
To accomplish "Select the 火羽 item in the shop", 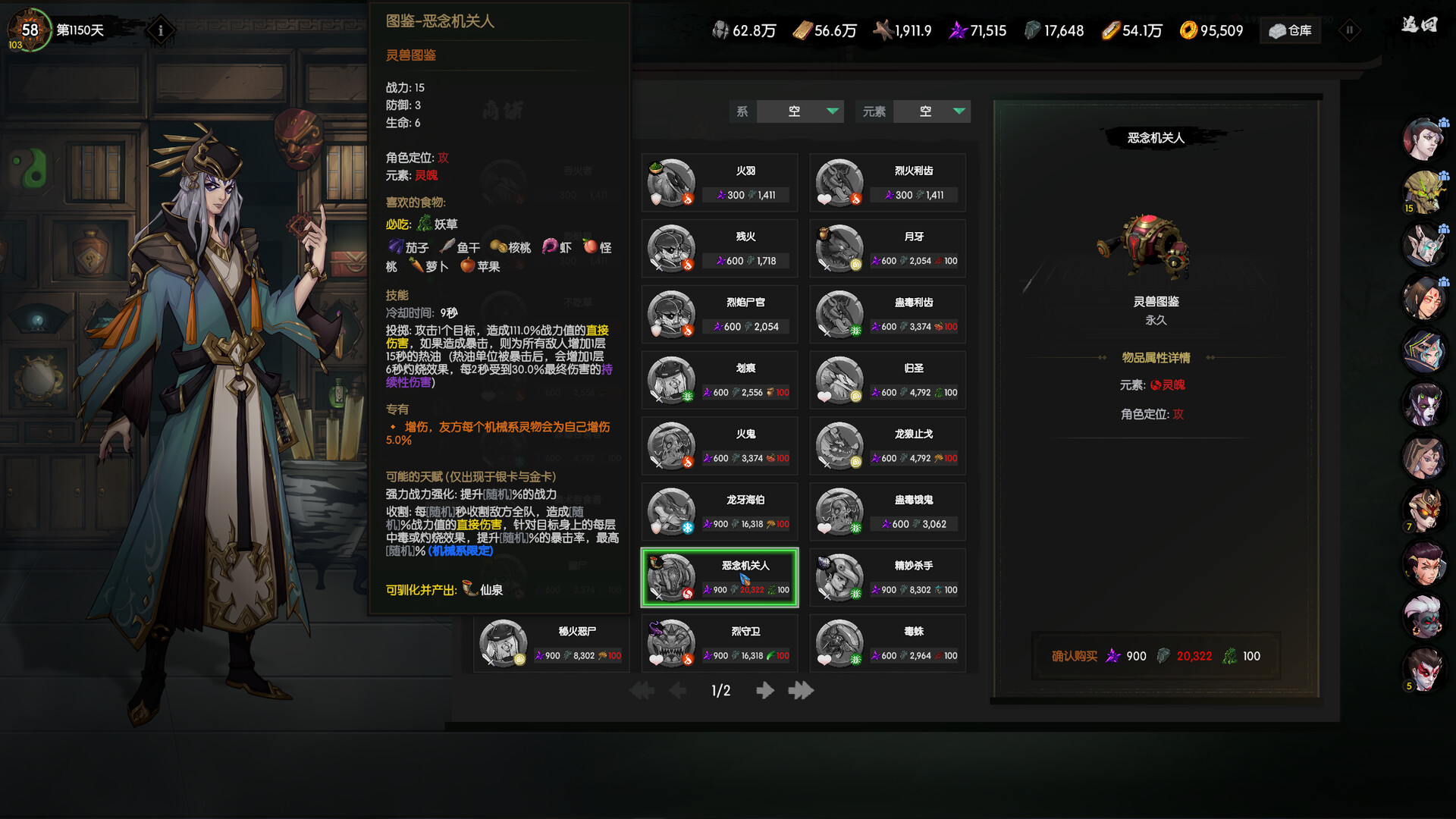I will [x=719, y=183].
